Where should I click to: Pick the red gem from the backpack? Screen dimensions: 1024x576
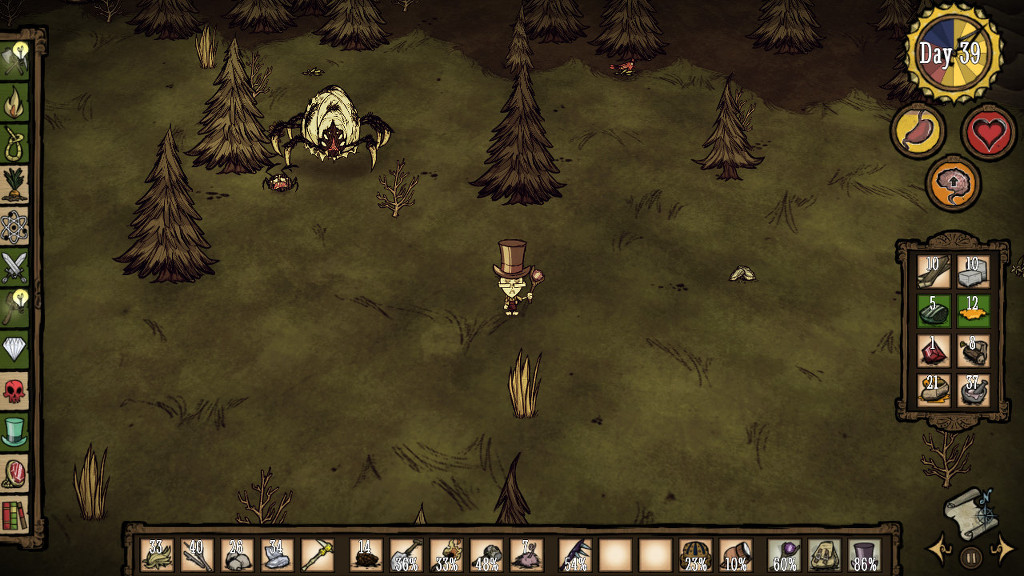click(x=933, y=350)
